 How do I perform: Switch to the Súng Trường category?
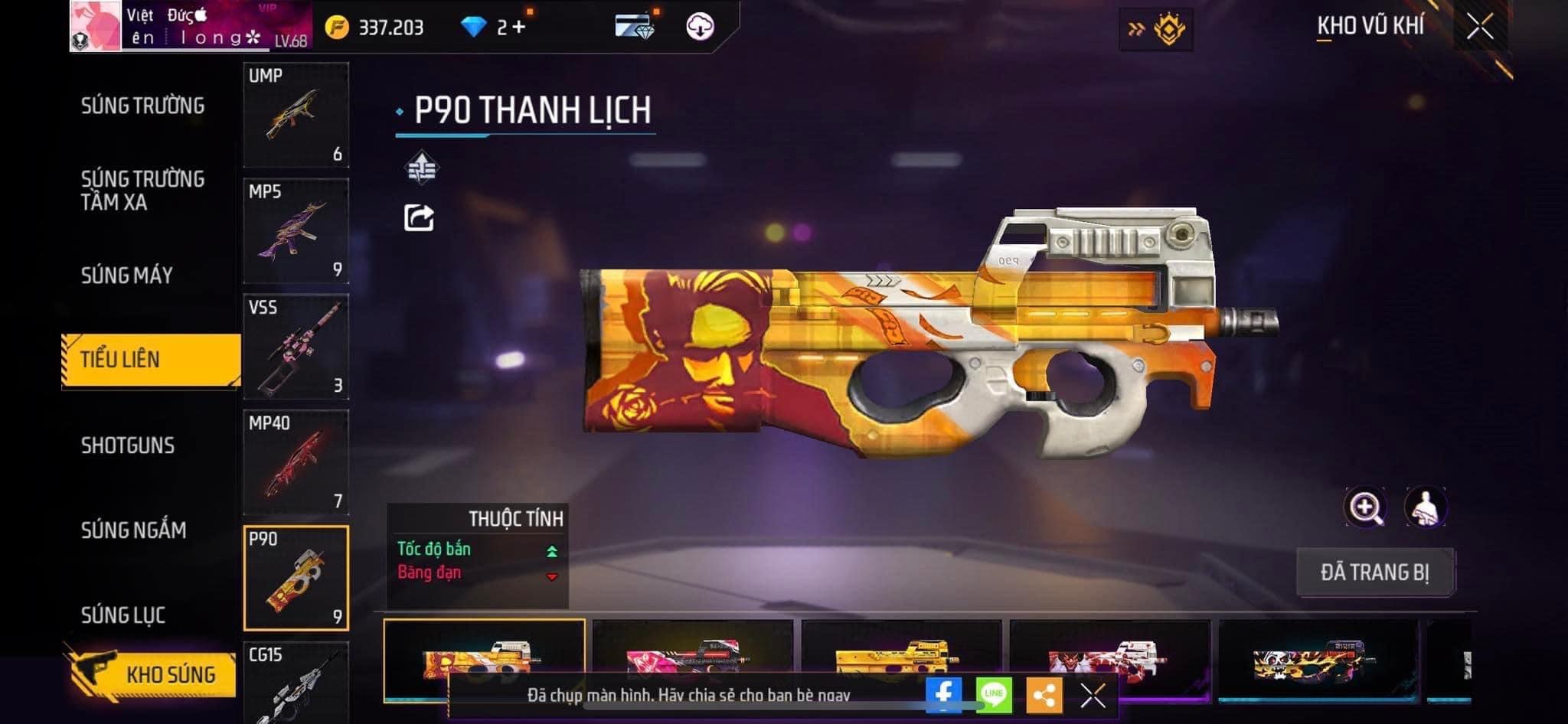coord(142,106)
